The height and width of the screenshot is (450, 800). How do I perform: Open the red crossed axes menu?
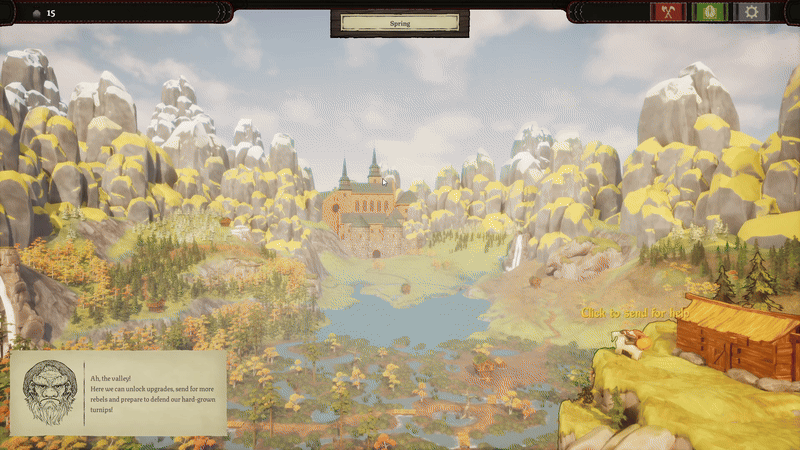pos(667,12)
